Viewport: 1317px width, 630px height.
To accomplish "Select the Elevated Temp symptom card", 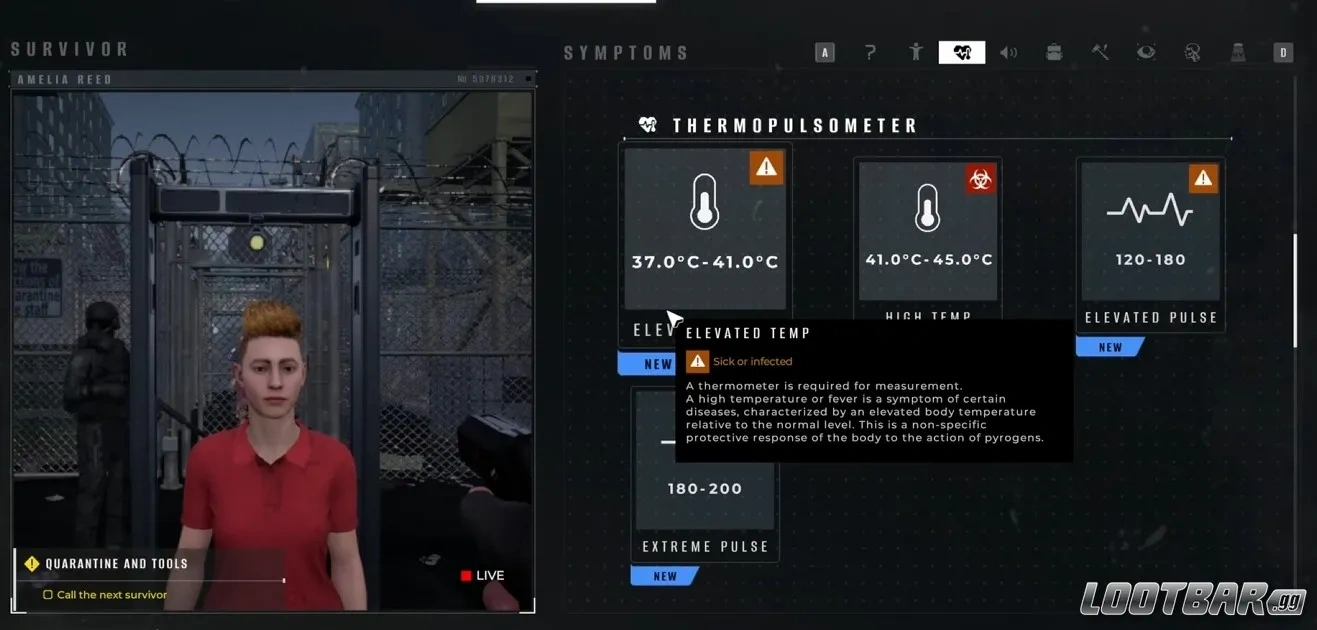I will tap(705, 228).
